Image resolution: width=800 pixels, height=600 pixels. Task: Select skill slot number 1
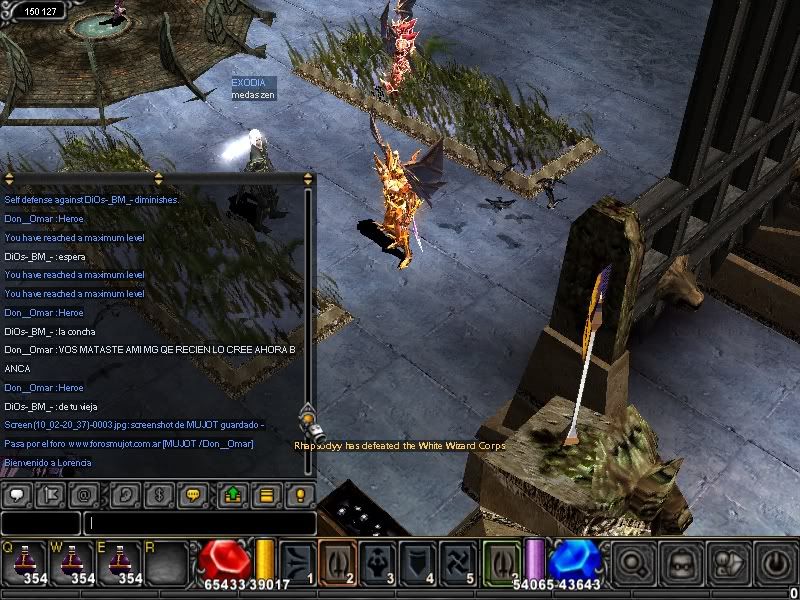pos(297,563)
